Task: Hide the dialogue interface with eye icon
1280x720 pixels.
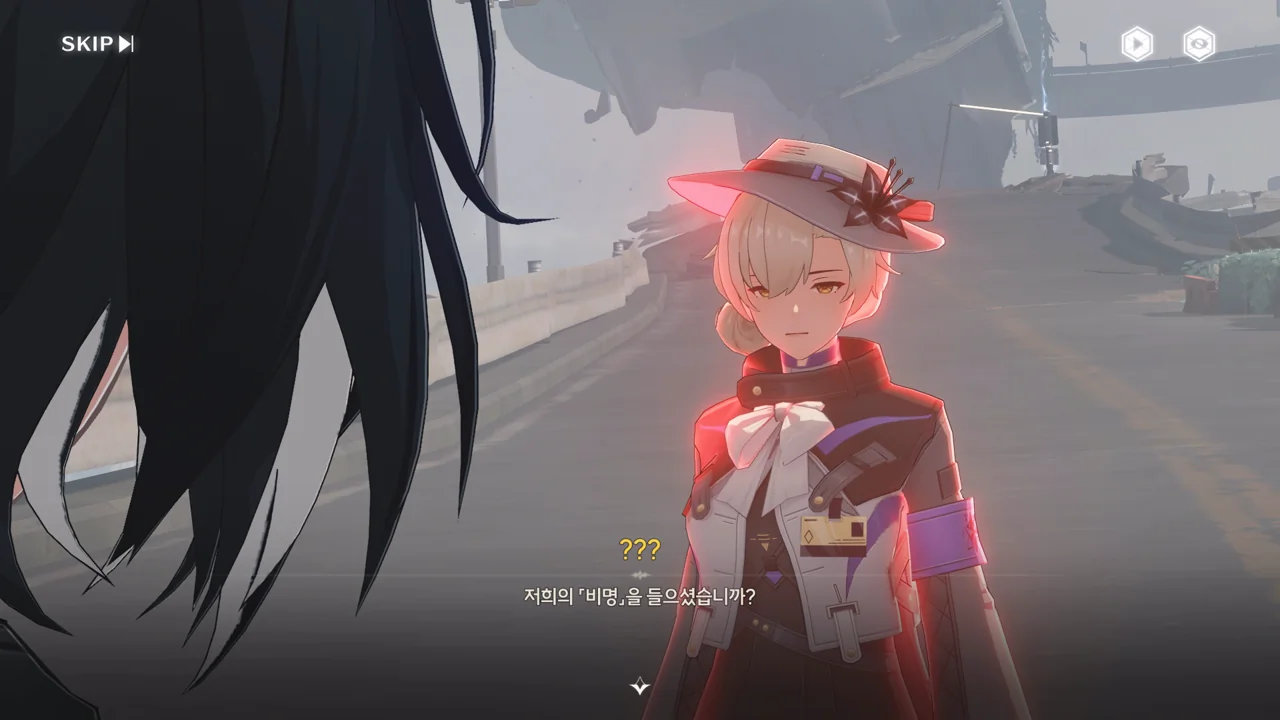Action: [x=1198, y=44]
